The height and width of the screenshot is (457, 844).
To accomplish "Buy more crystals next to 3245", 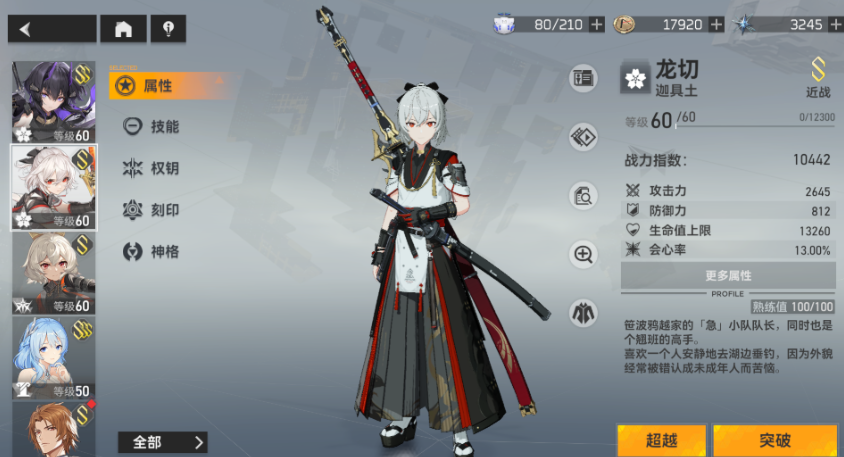I will coord(833,24).
